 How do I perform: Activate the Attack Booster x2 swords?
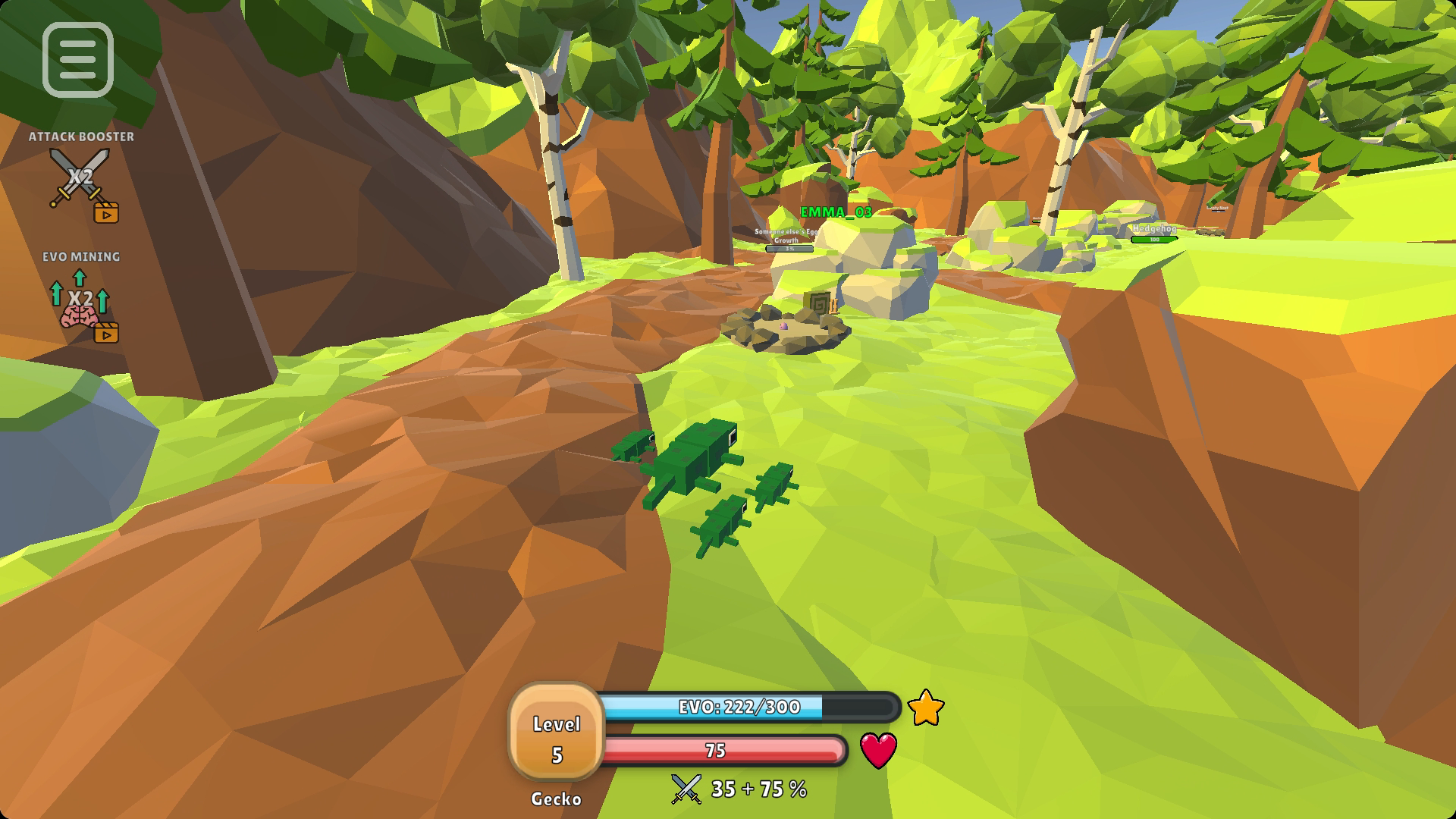[81, 180]
